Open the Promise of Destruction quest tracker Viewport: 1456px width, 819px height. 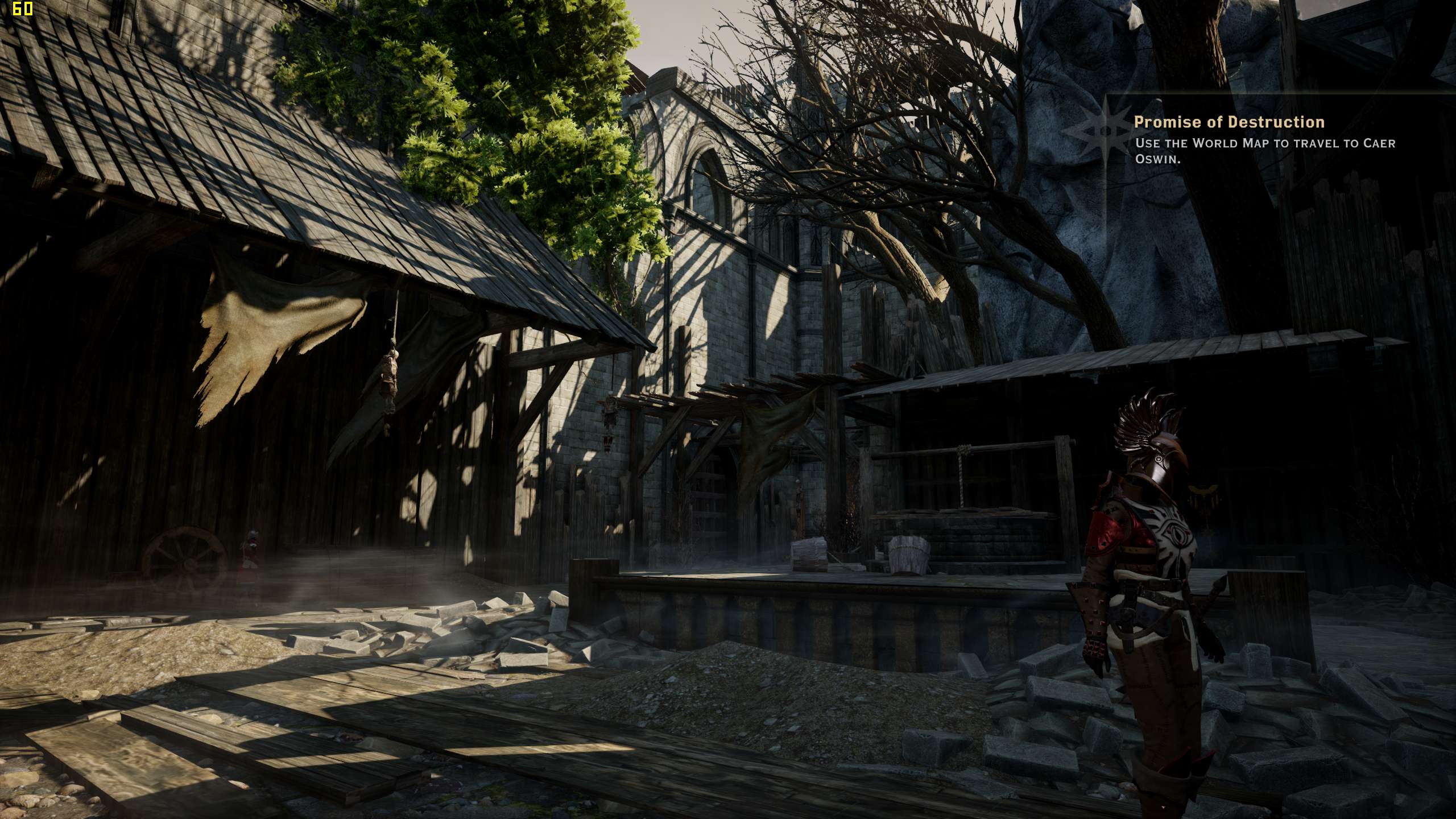pyautogui.click(x=1228, y=122)
